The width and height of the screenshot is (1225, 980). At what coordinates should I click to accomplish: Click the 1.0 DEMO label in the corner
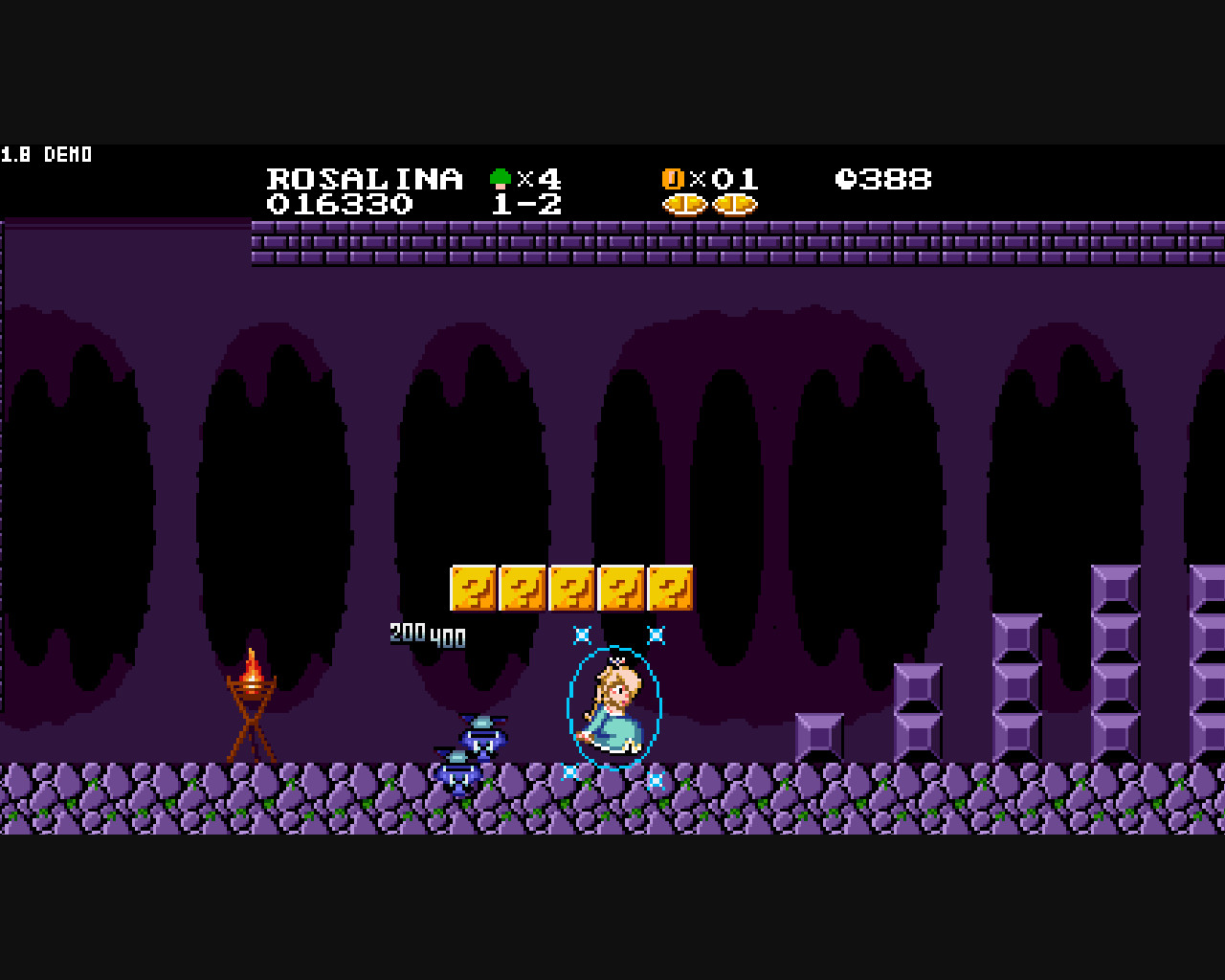point(46,154)
